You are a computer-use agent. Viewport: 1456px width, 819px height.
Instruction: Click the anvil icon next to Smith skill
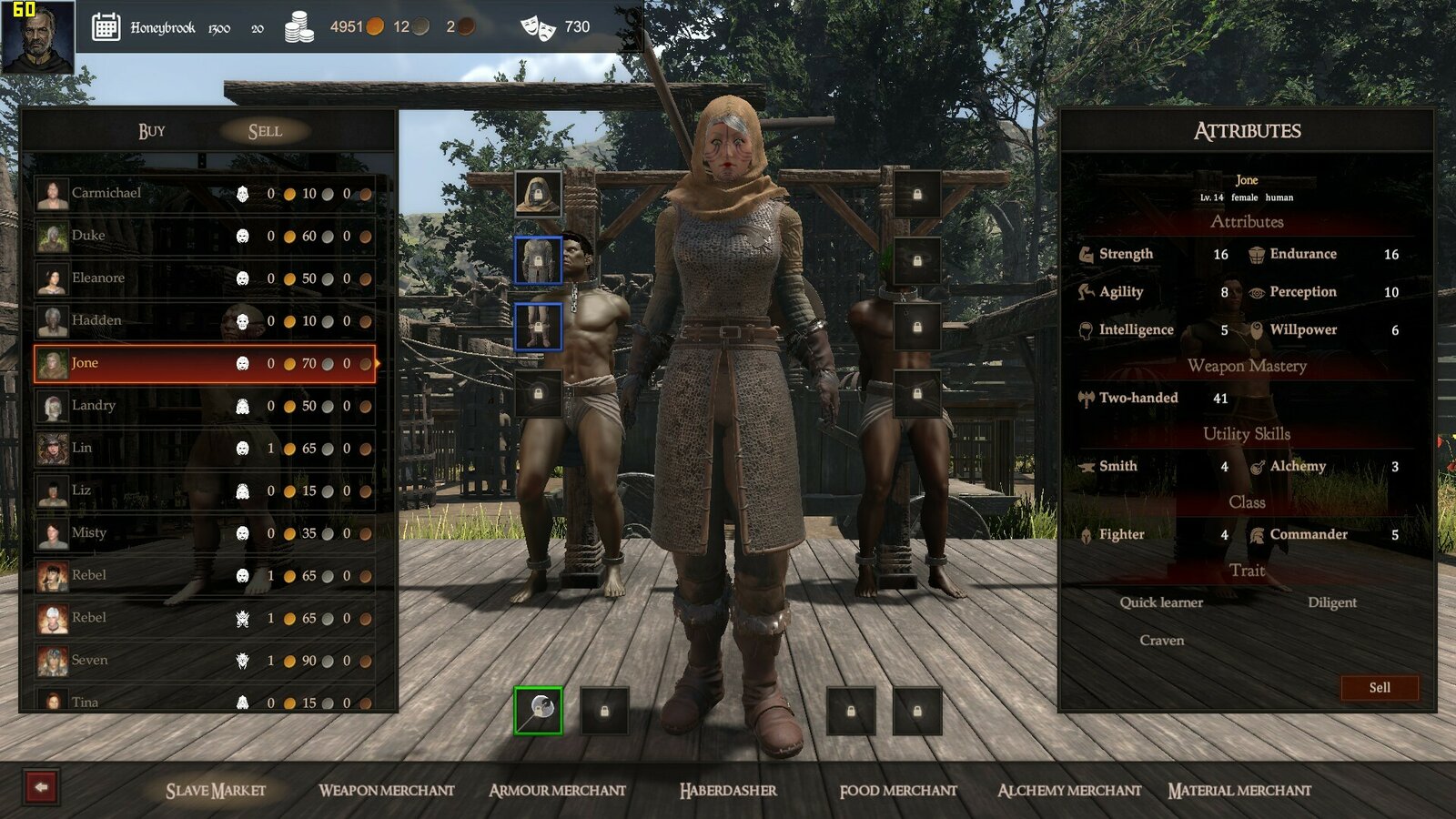coord(1085,466)
